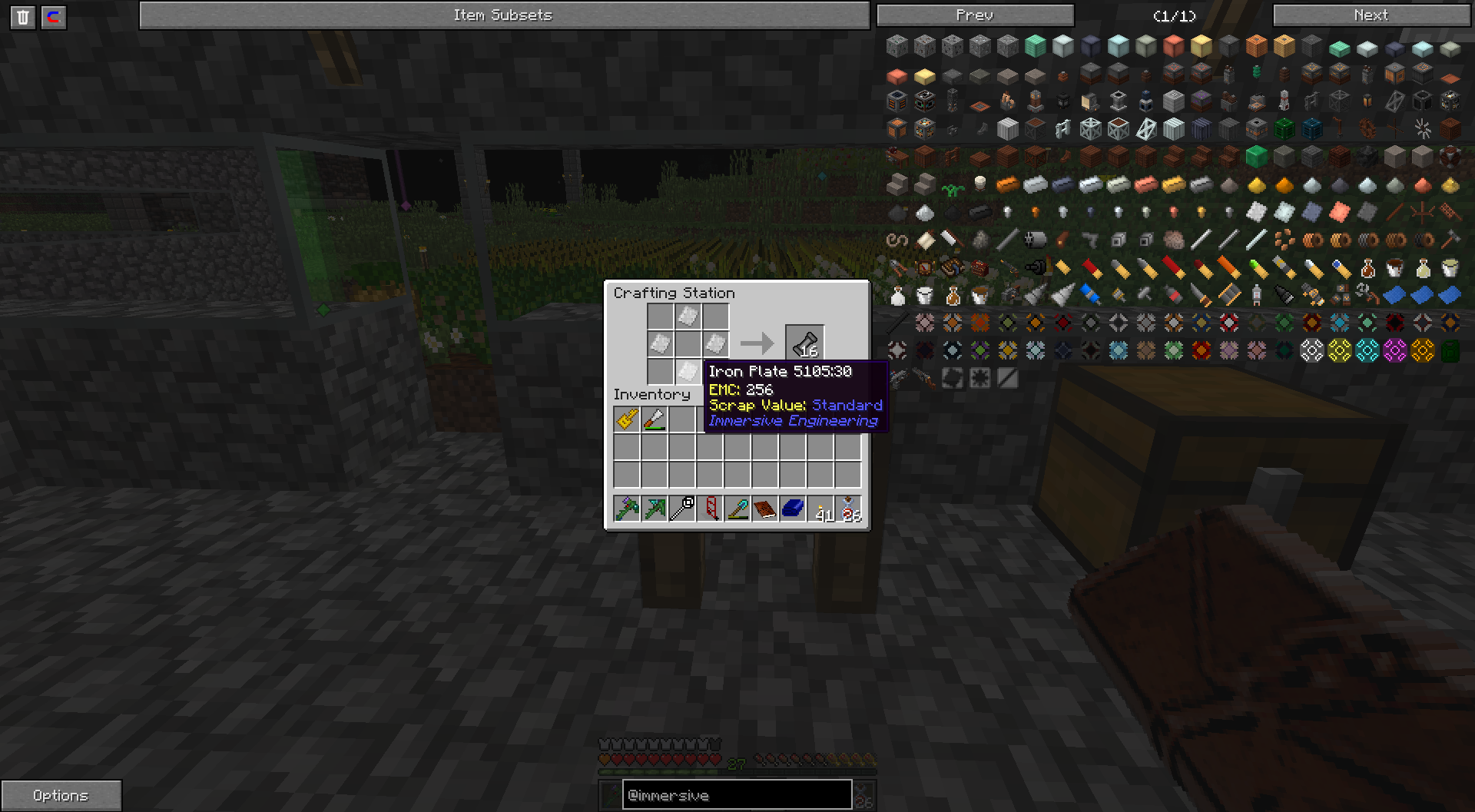Toggle the item magnet mode
Viewport: 1475px width, 812px height.
(53, 17)
